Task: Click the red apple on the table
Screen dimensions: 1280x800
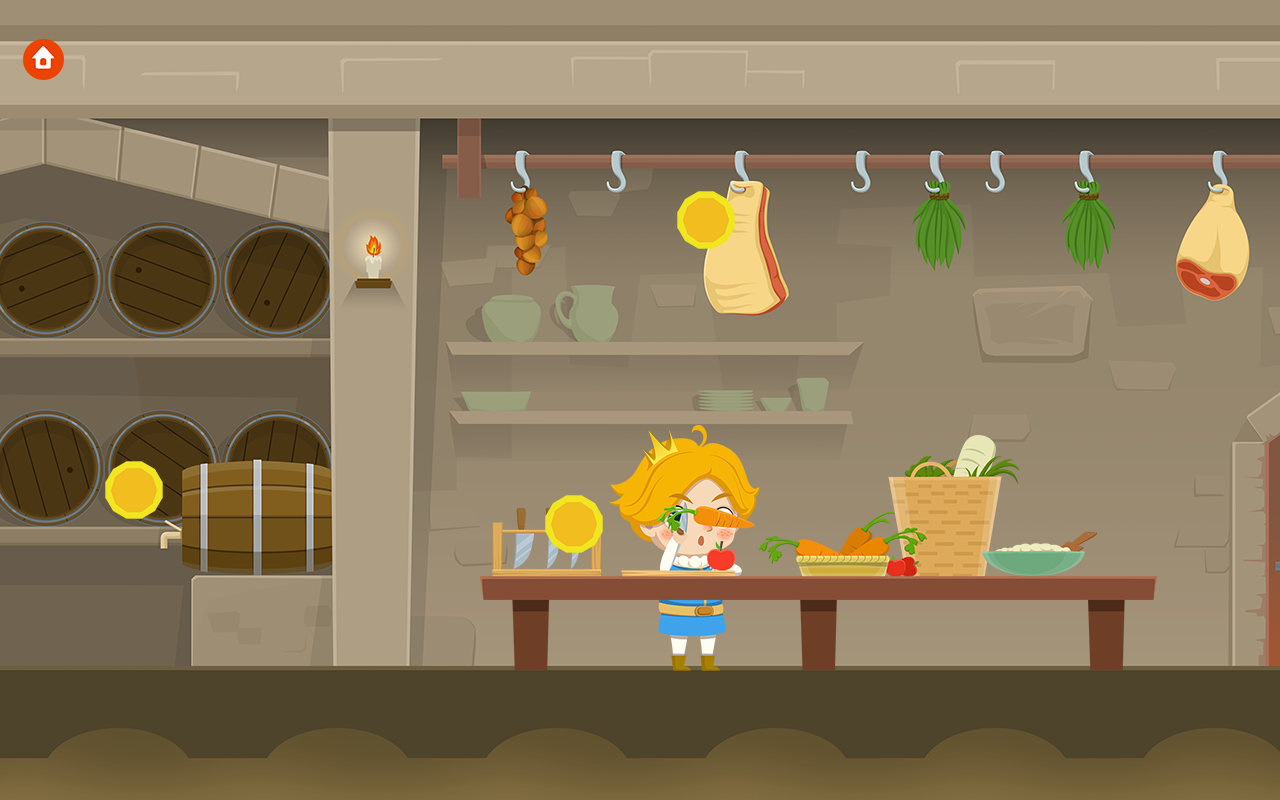Action: point(723,561)
